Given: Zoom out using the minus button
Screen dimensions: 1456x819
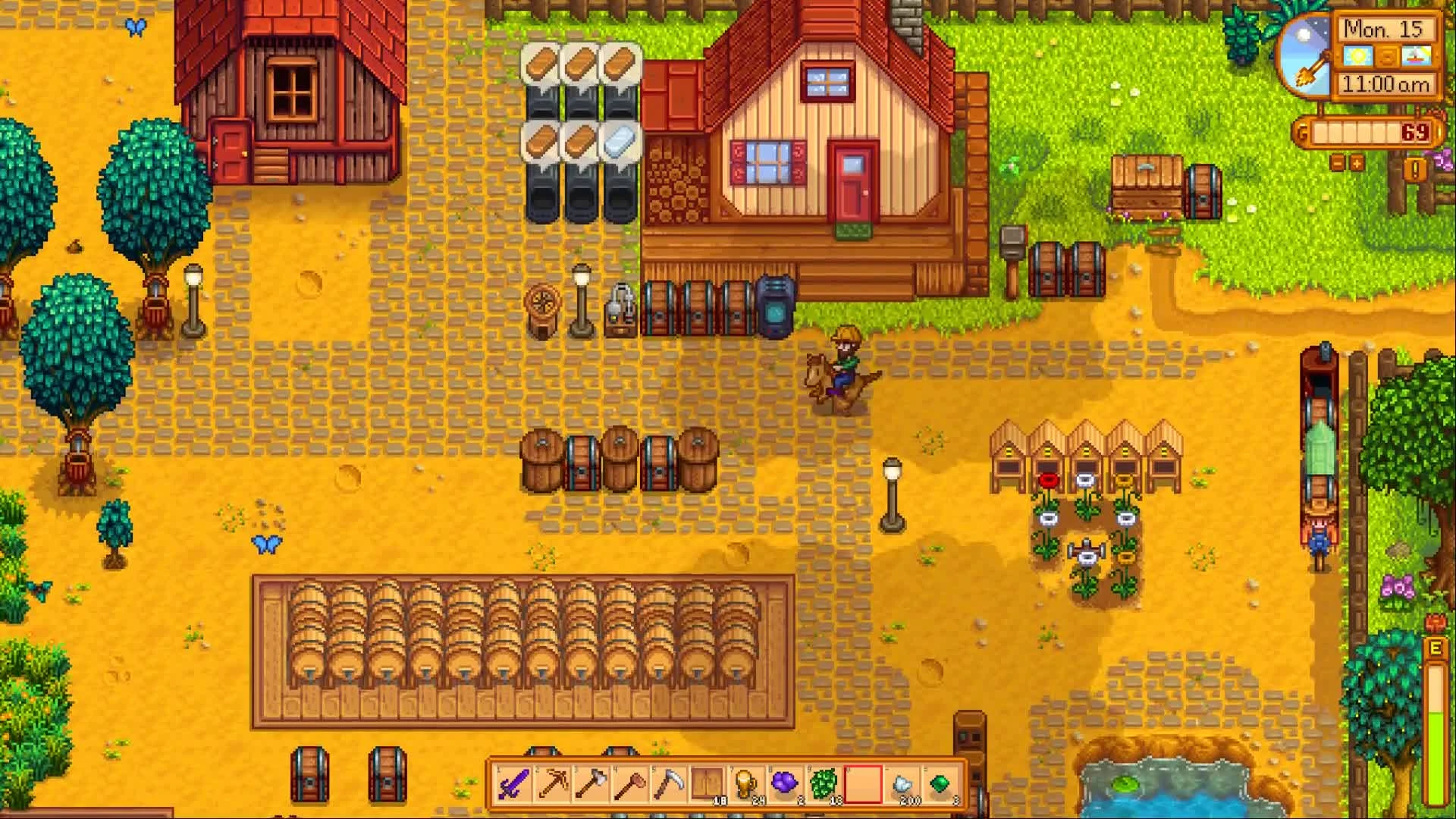Looking at the screenshot, I should (1337, 164).
